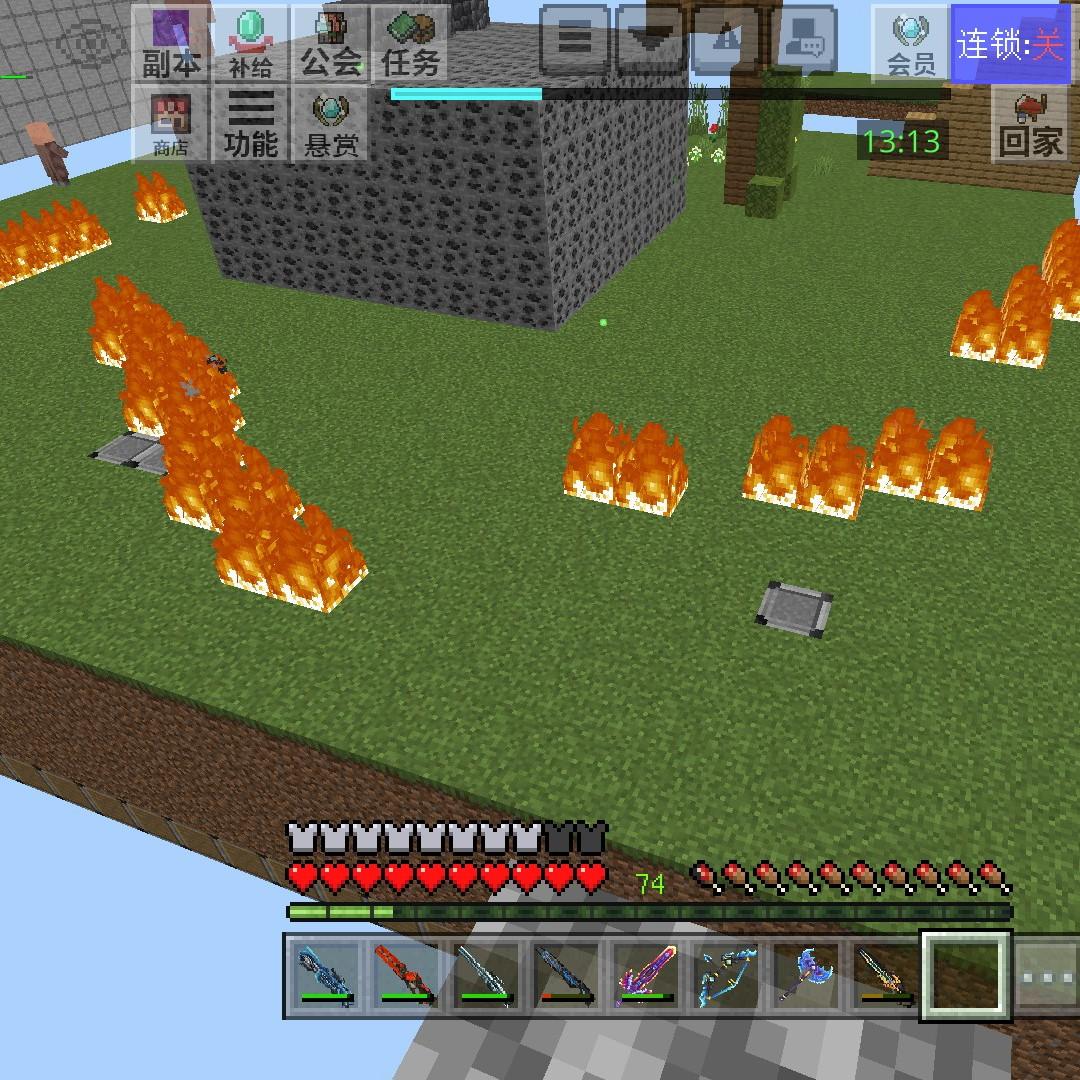This screenshot has width=1080, height=1080.
Task: Select the red gun hotbar slot
Action: 405,976
